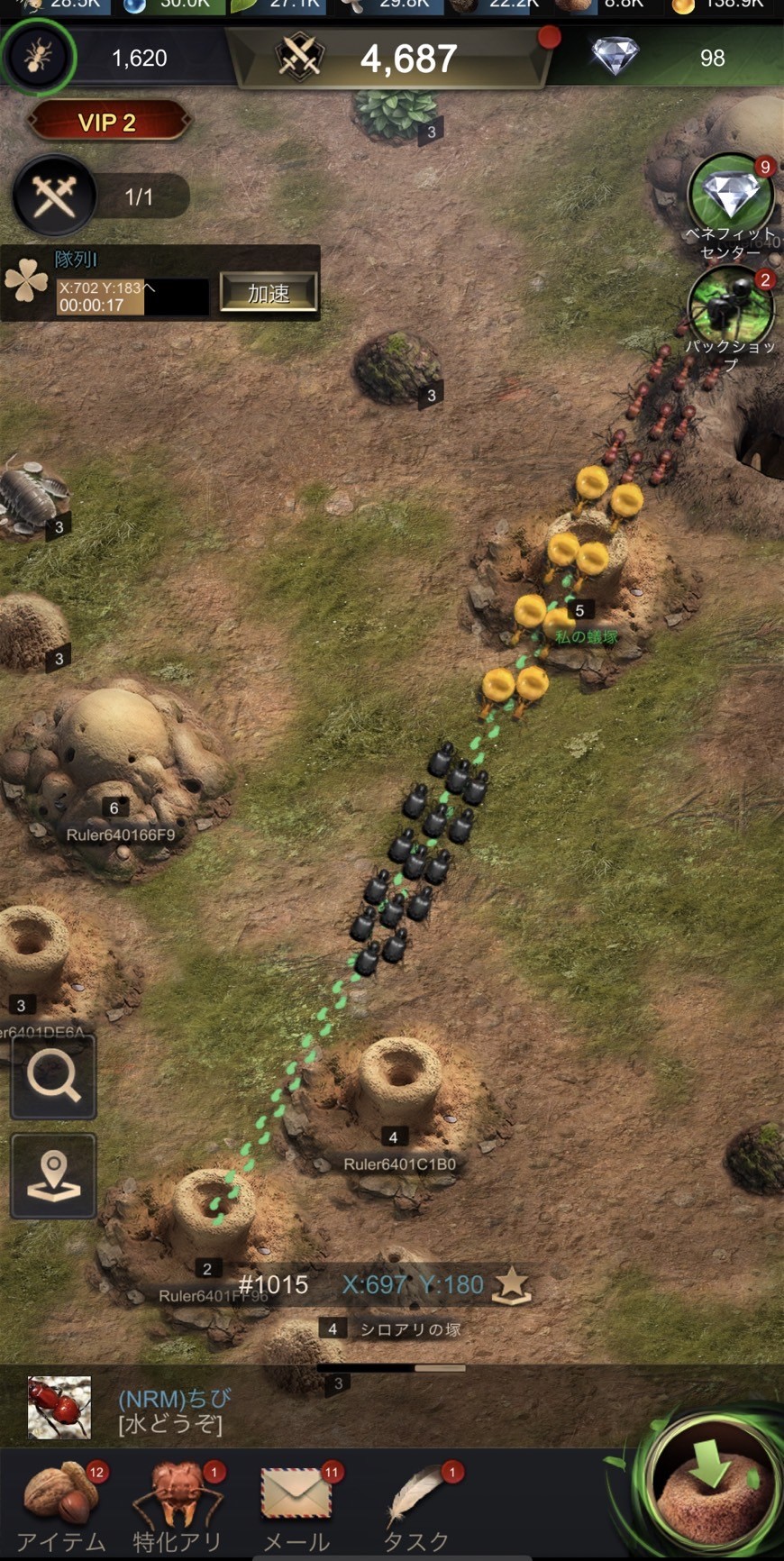784x1561 pixels.
Task: Return to the anthill with the arrow button
Action: tap(712, 1483)
